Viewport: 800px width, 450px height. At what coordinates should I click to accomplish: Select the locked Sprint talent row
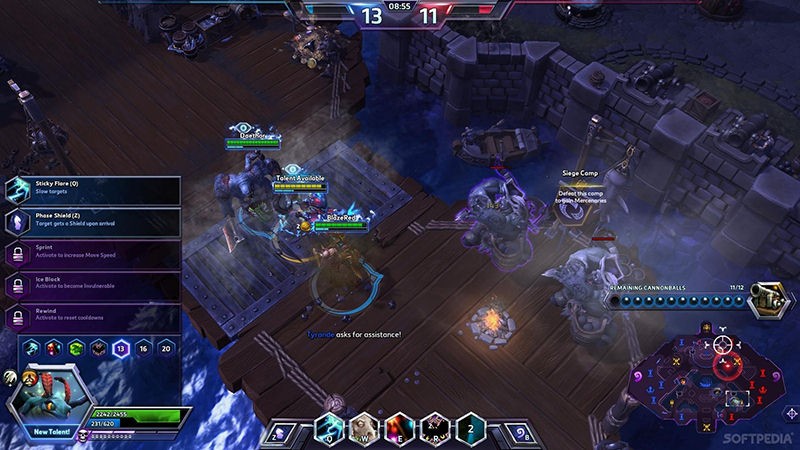pos(95,254)
